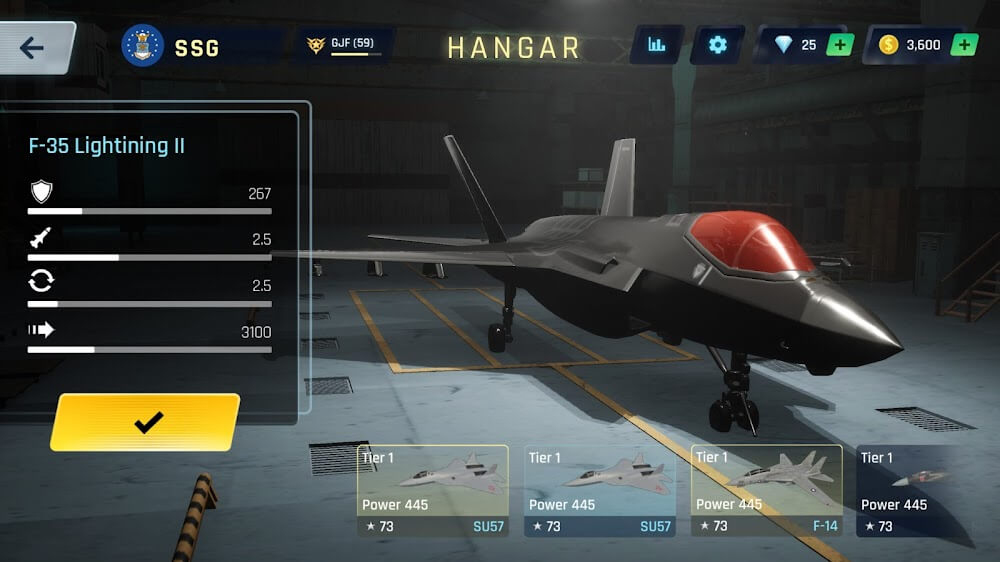The height and width of the screenshot is (562, 1000).
Task: Confirm selection with the yellow checkmark button
Action: [147, 422]
